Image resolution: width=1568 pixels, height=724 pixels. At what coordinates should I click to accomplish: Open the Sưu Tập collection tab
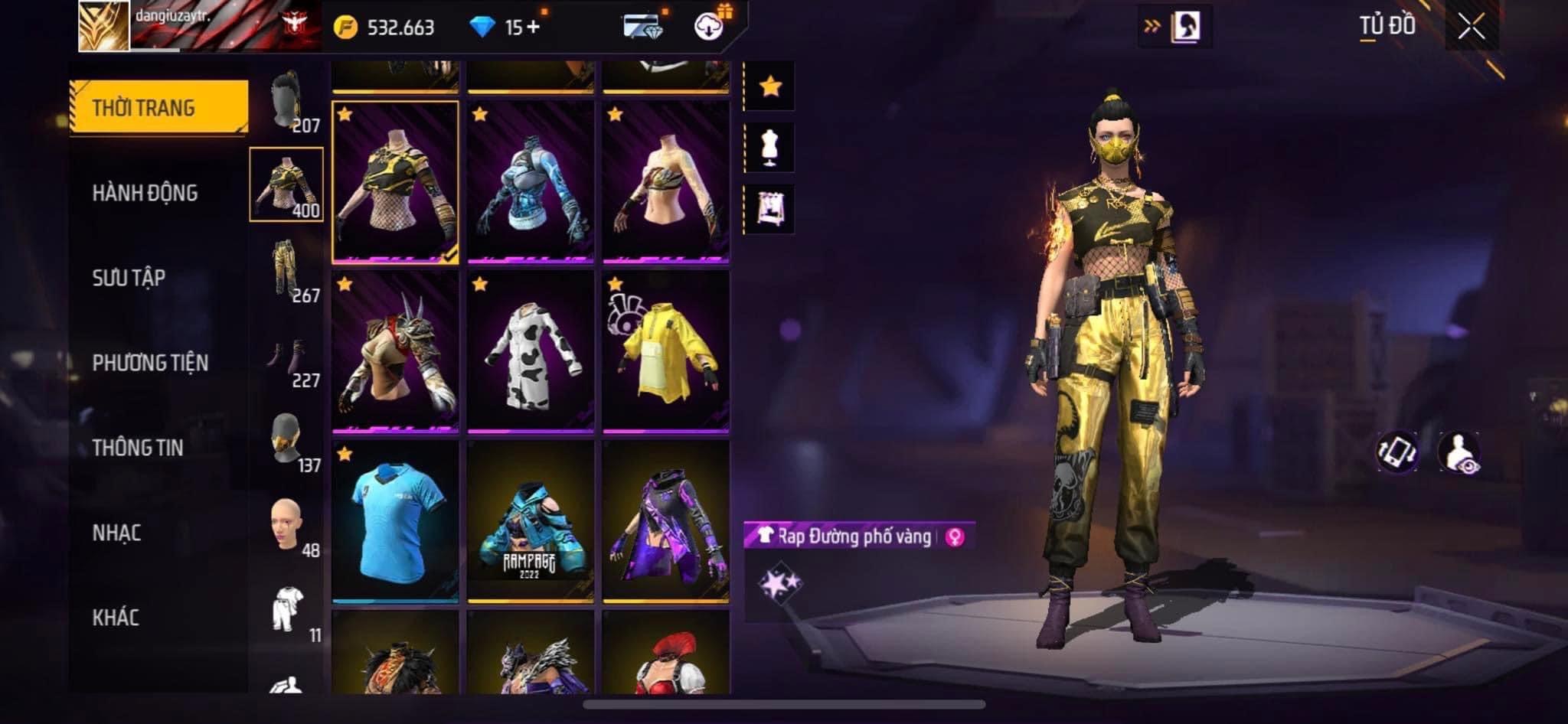tap(129, 278)
